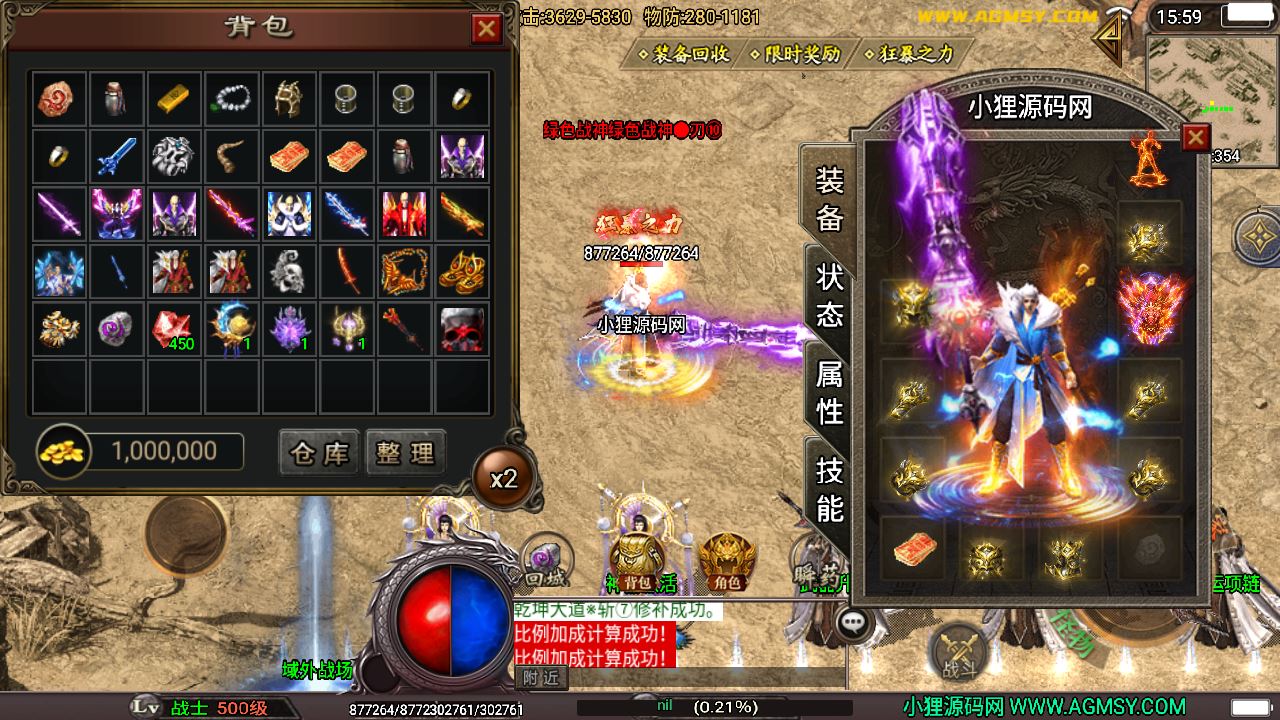Close the backpack window
The width and height of the screenshot is (1280, 720).
(487, 30)
